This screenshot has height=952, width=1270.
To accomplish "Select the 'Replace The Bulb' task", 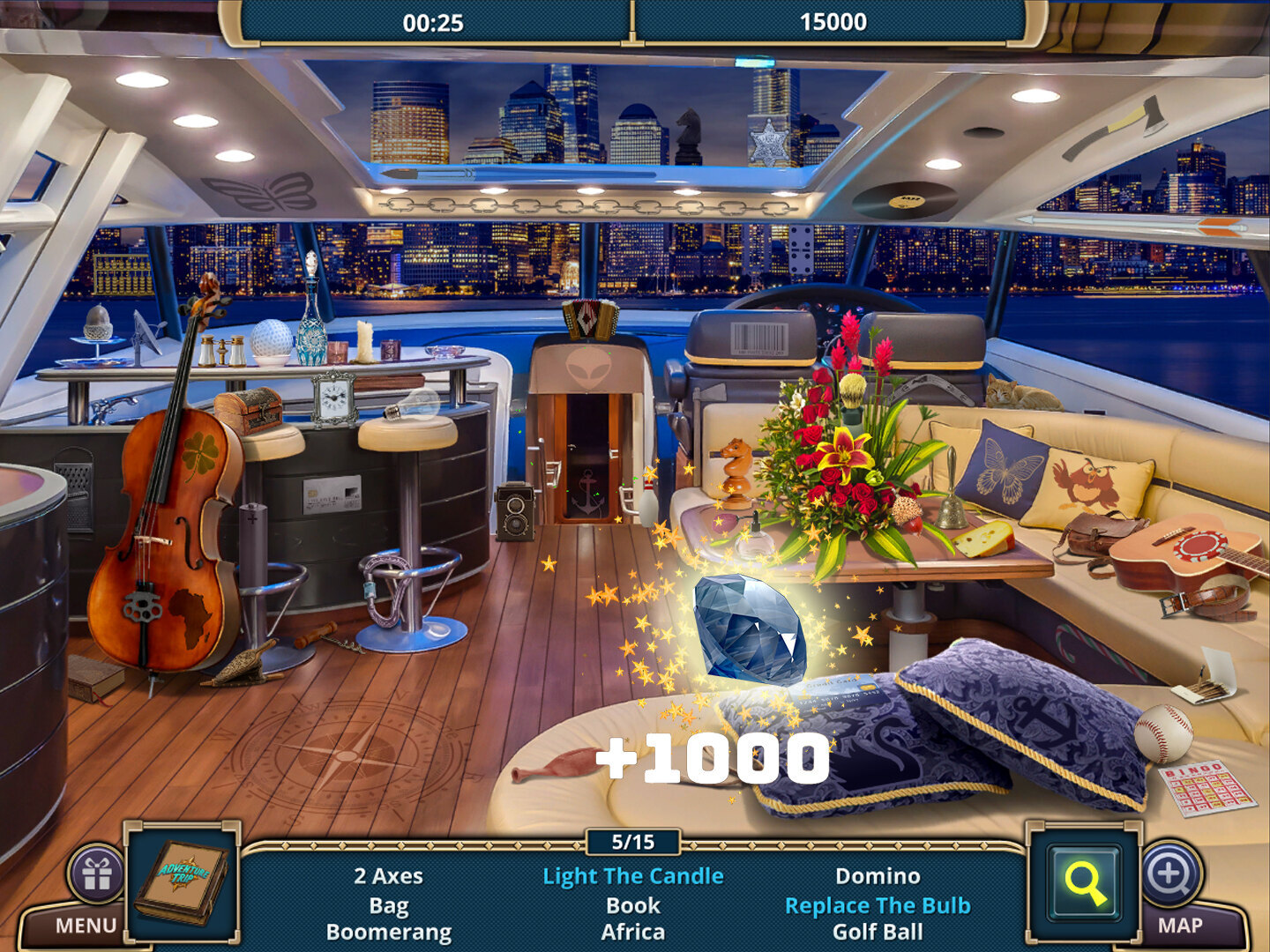I will tap(878, 905).
